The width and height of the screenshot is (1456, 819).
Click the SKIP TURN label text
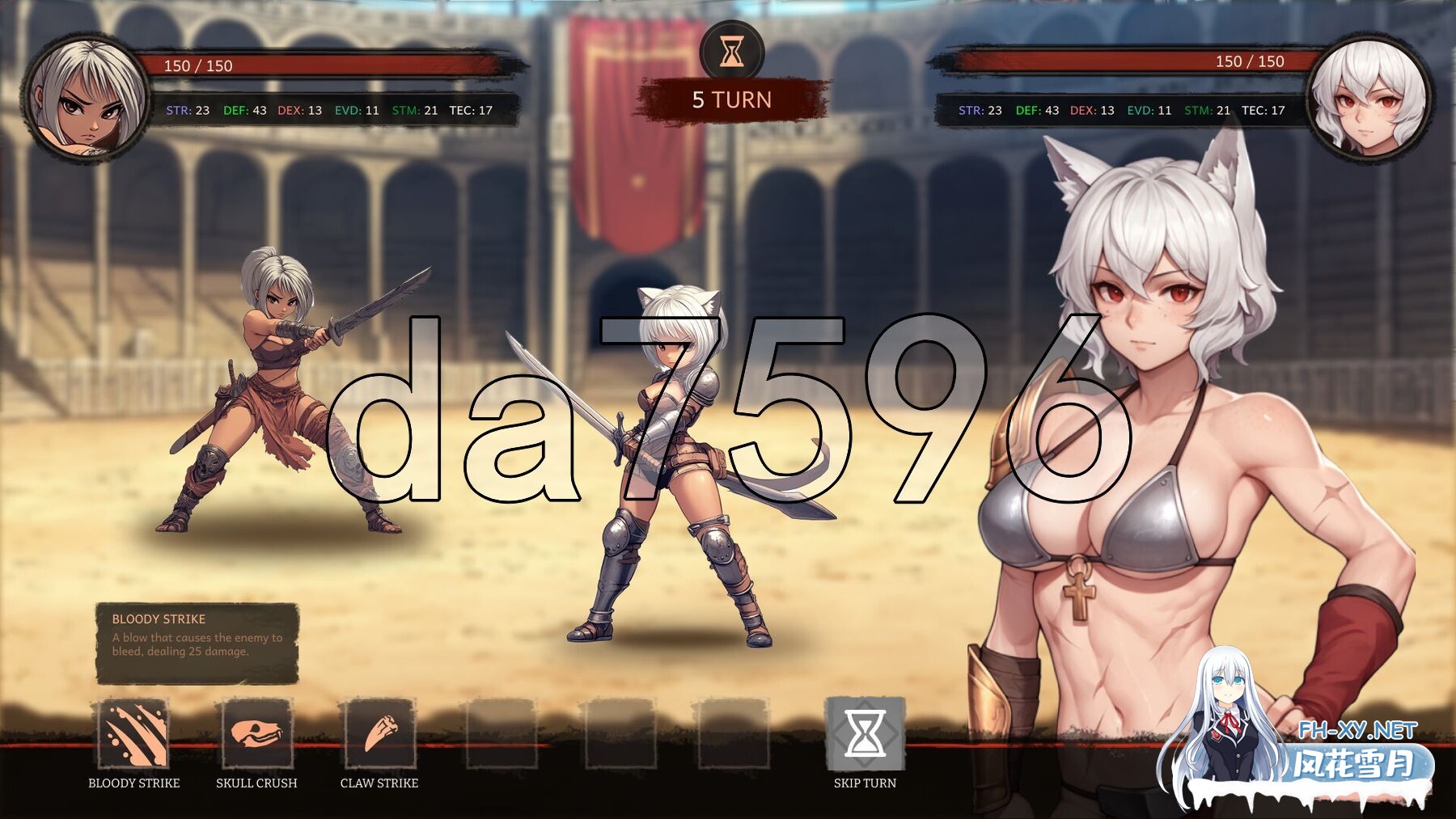[864, 783]
